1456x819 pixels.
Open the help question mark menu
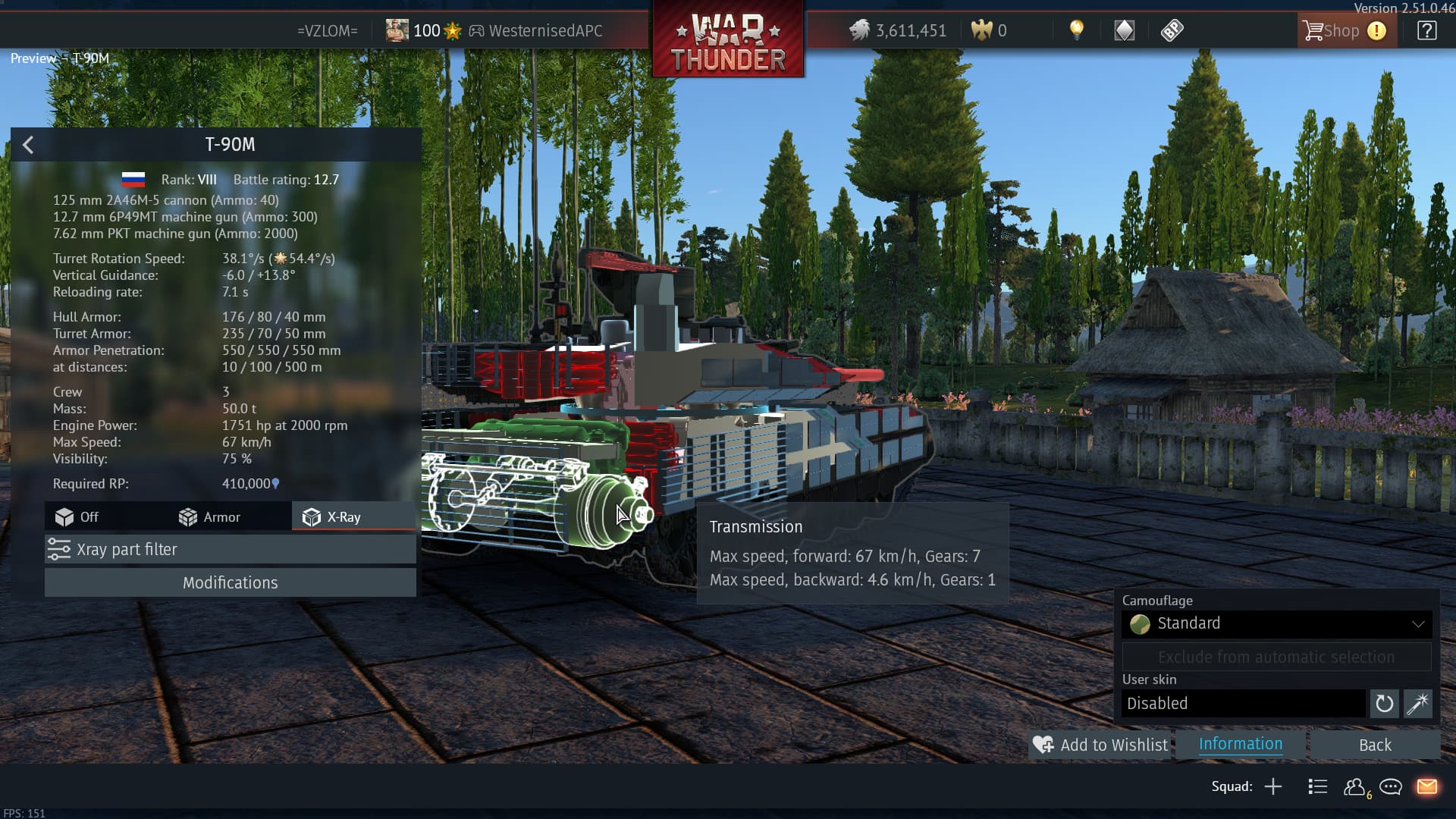(1426, 31)
